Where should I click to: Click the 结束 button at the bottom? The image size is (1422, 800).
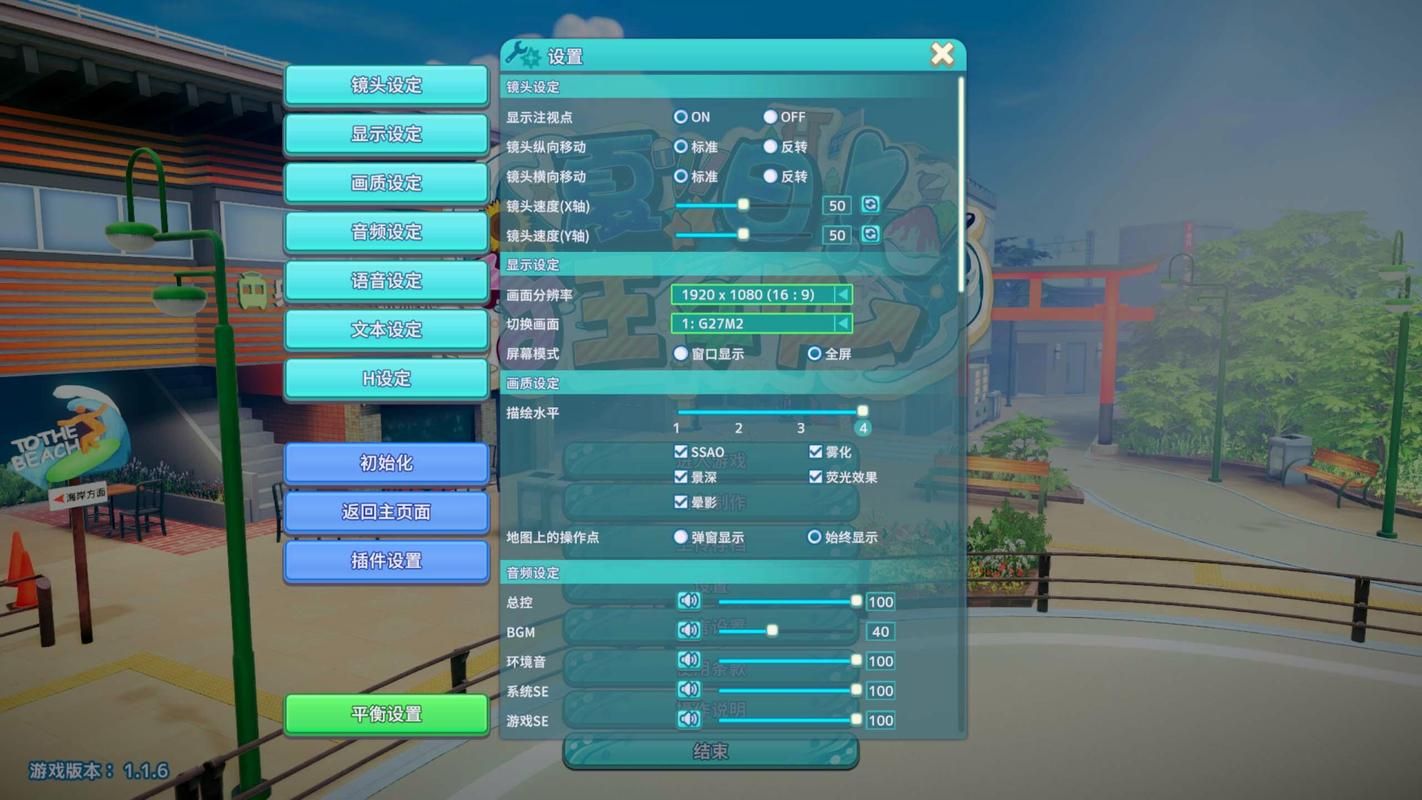(712, 751)
